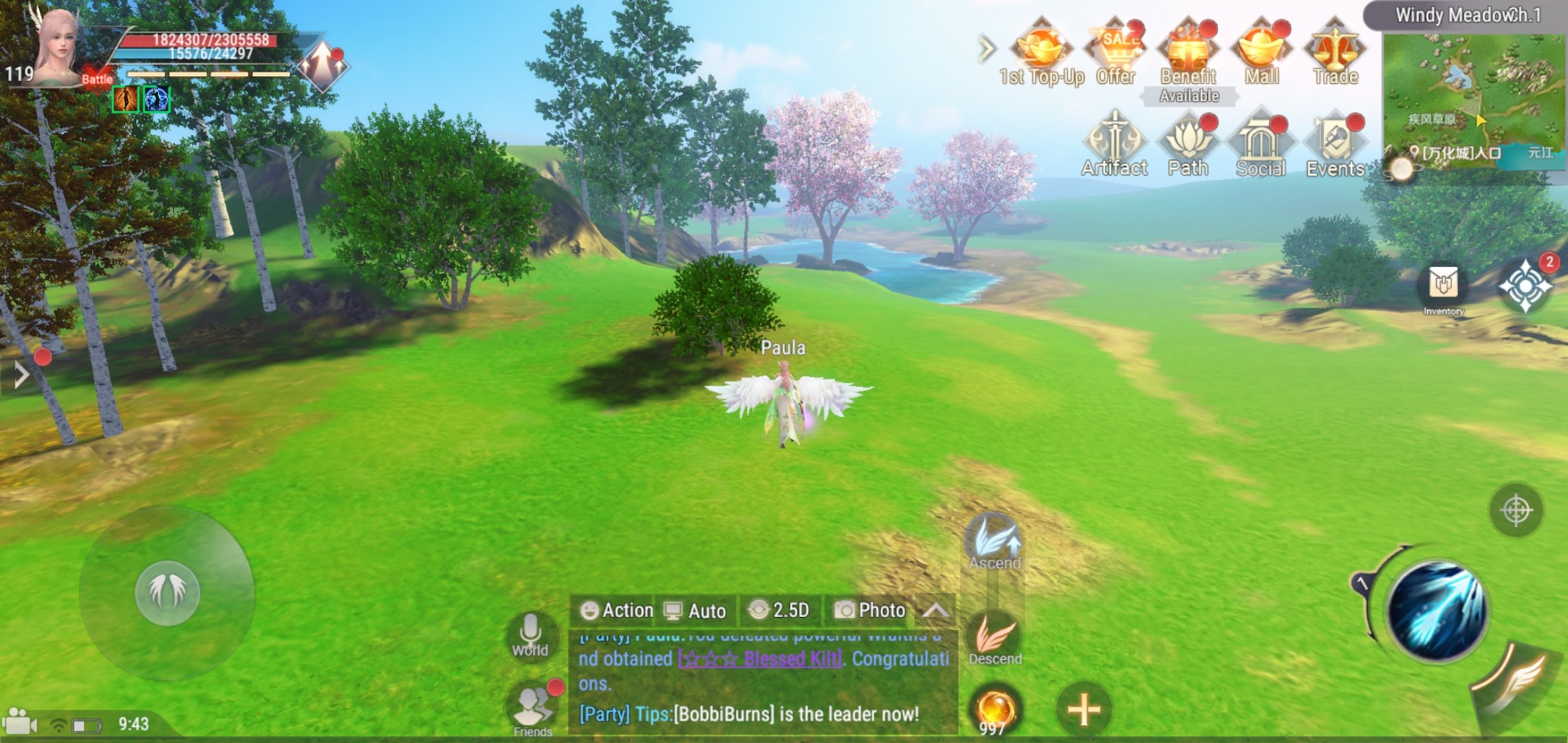Viewport: 1568px width, 743px height.
Task: Open the Social menu
Action: (1261, 143)
